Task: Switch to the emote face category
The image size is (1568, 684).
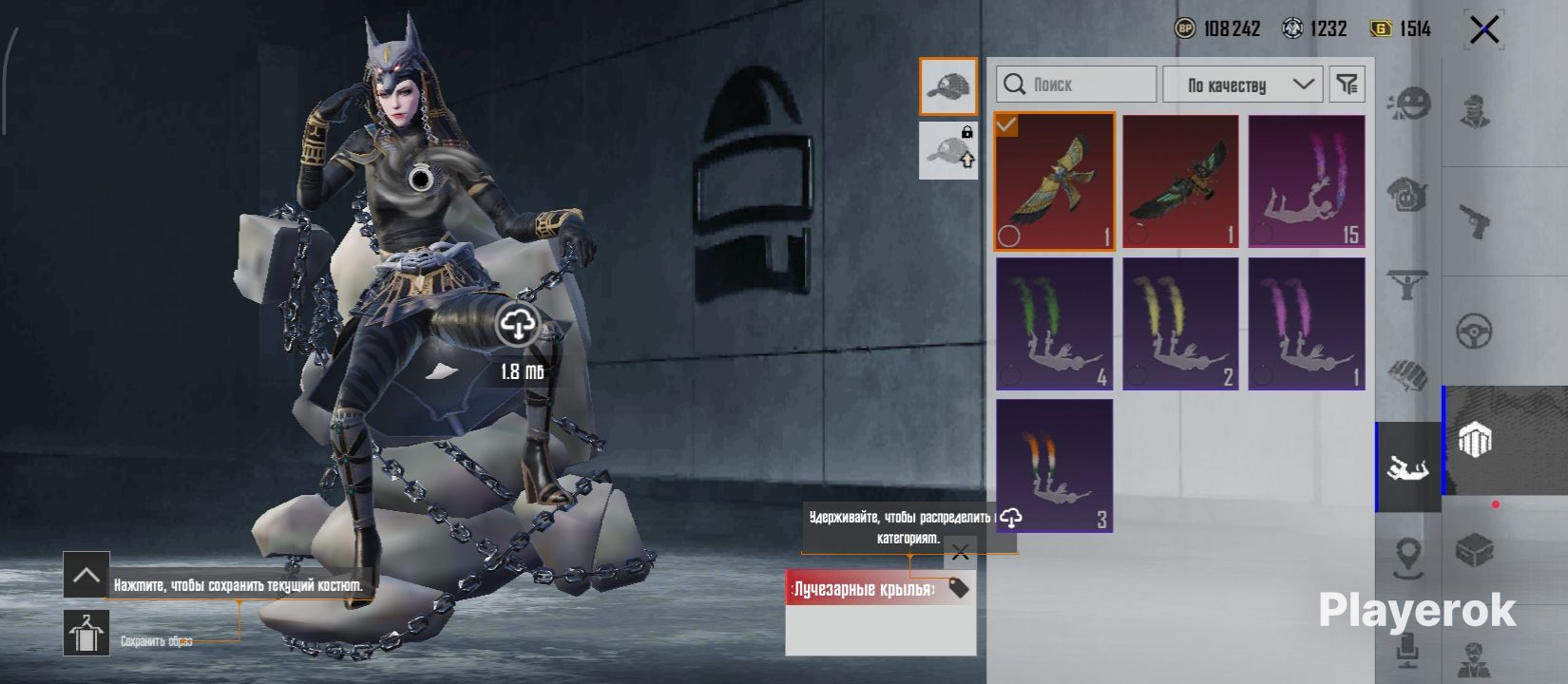Action: [x=1408, y=103]
